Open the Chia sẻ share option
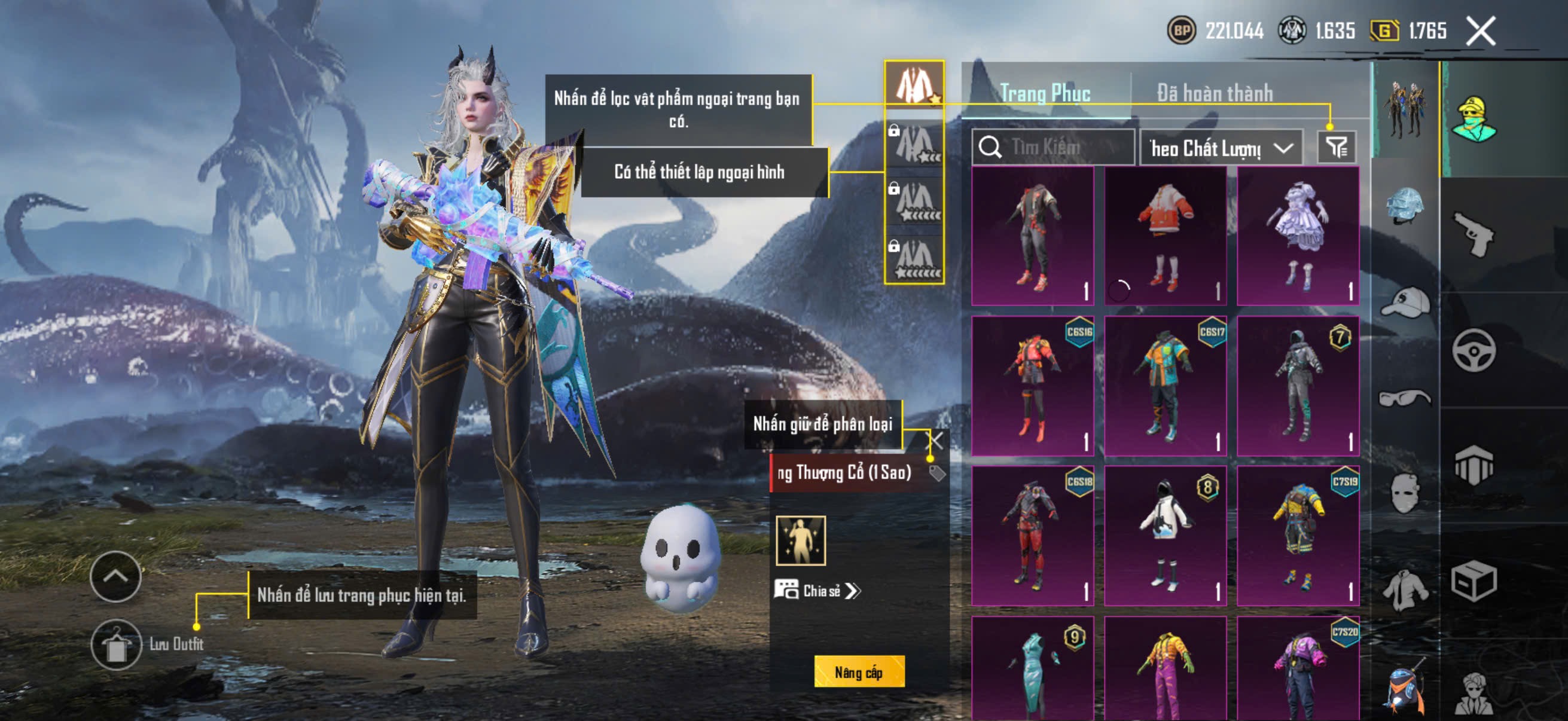 click(817, 591)
